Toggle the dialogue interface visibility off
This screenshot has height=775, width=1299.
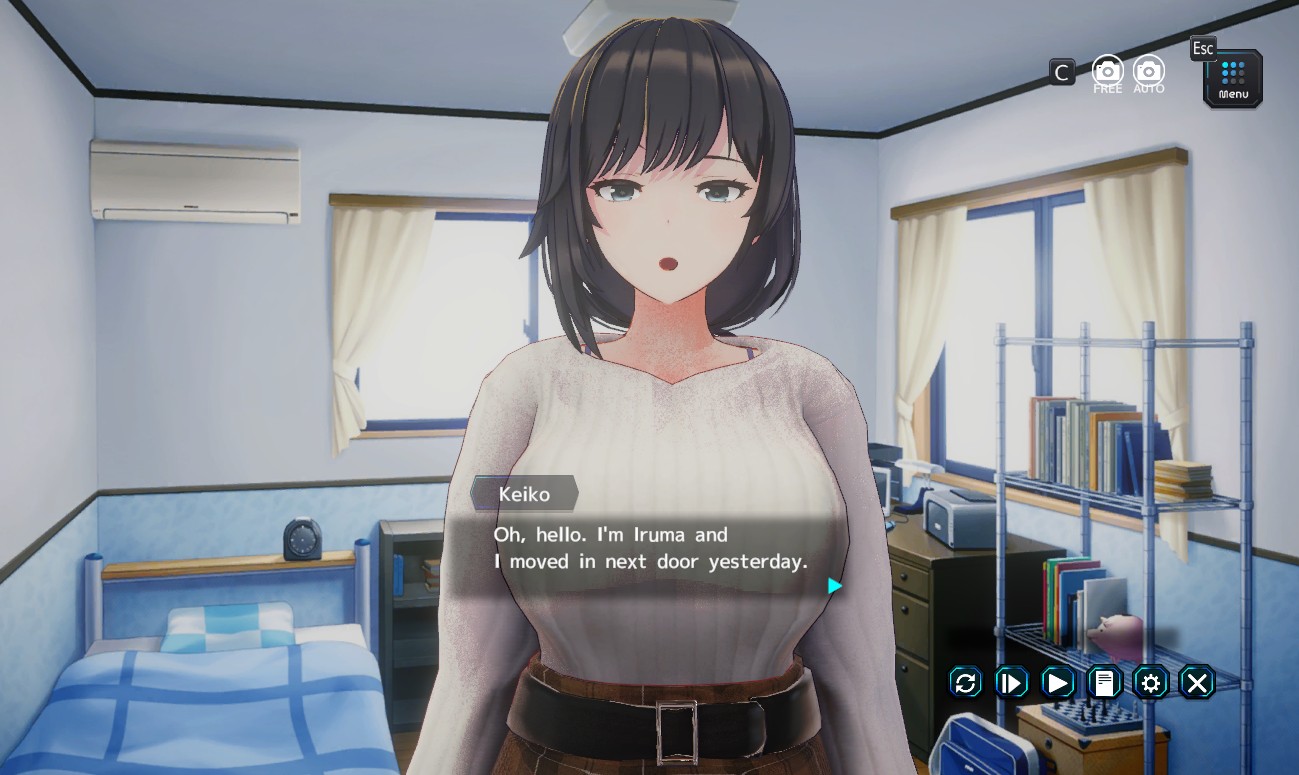click(1196, 683)
